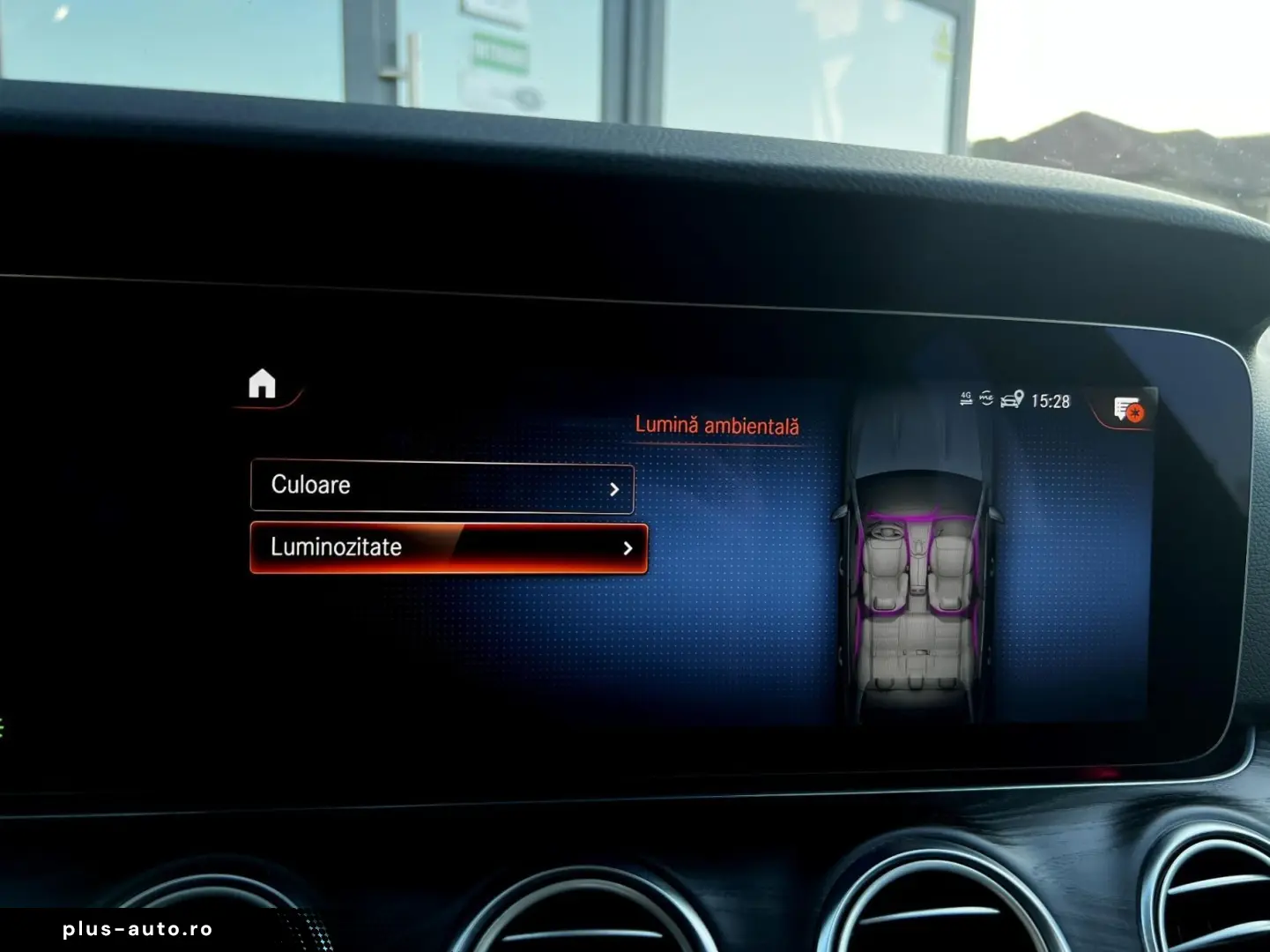Screen dimensions: 1270x952
Task: Go to the home screen icon
Action: tap(262, 384)
